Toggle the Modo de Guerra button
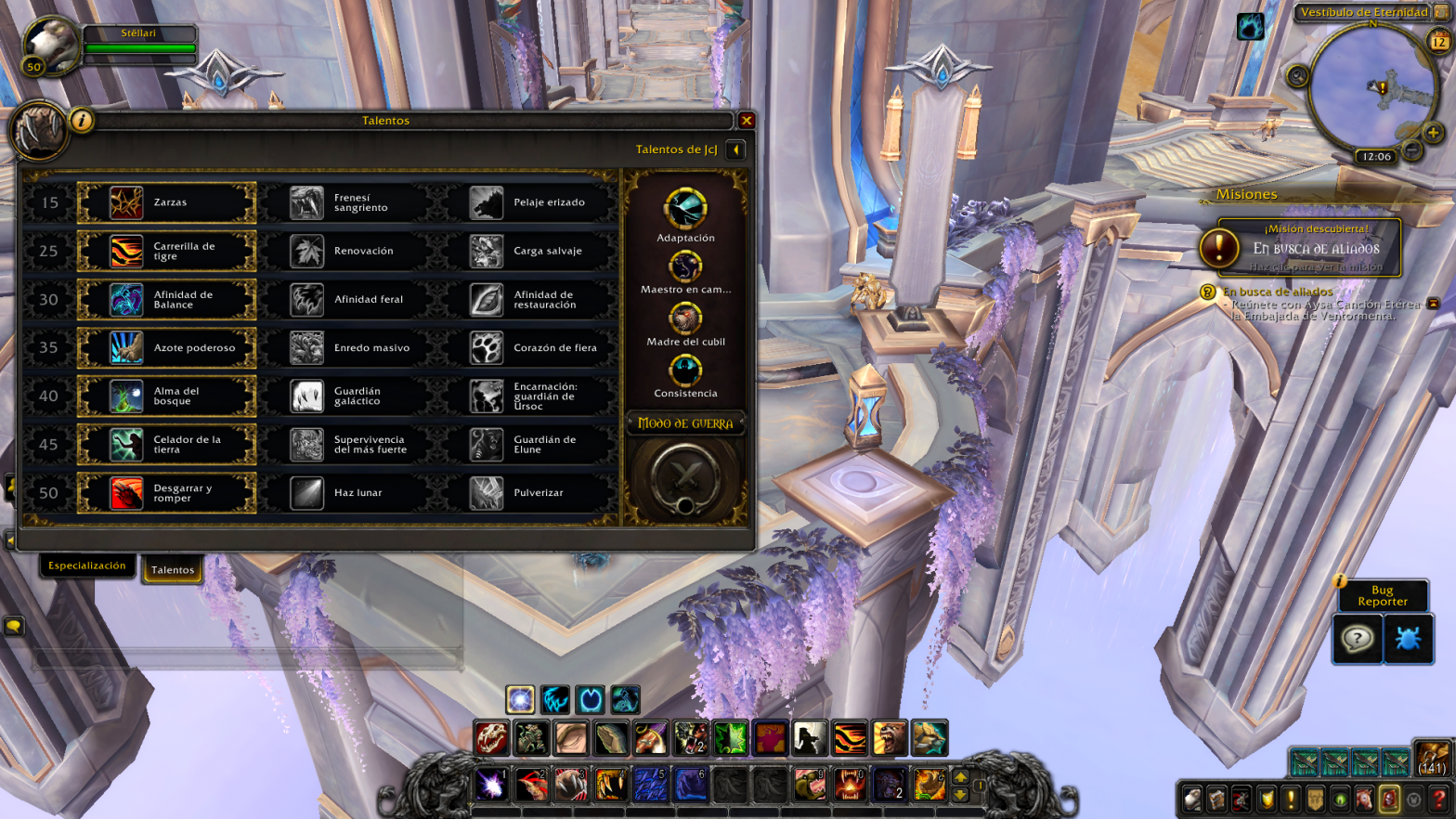Image resolution: width=1456 pixels, height=819 pixels. coord(685,479)
